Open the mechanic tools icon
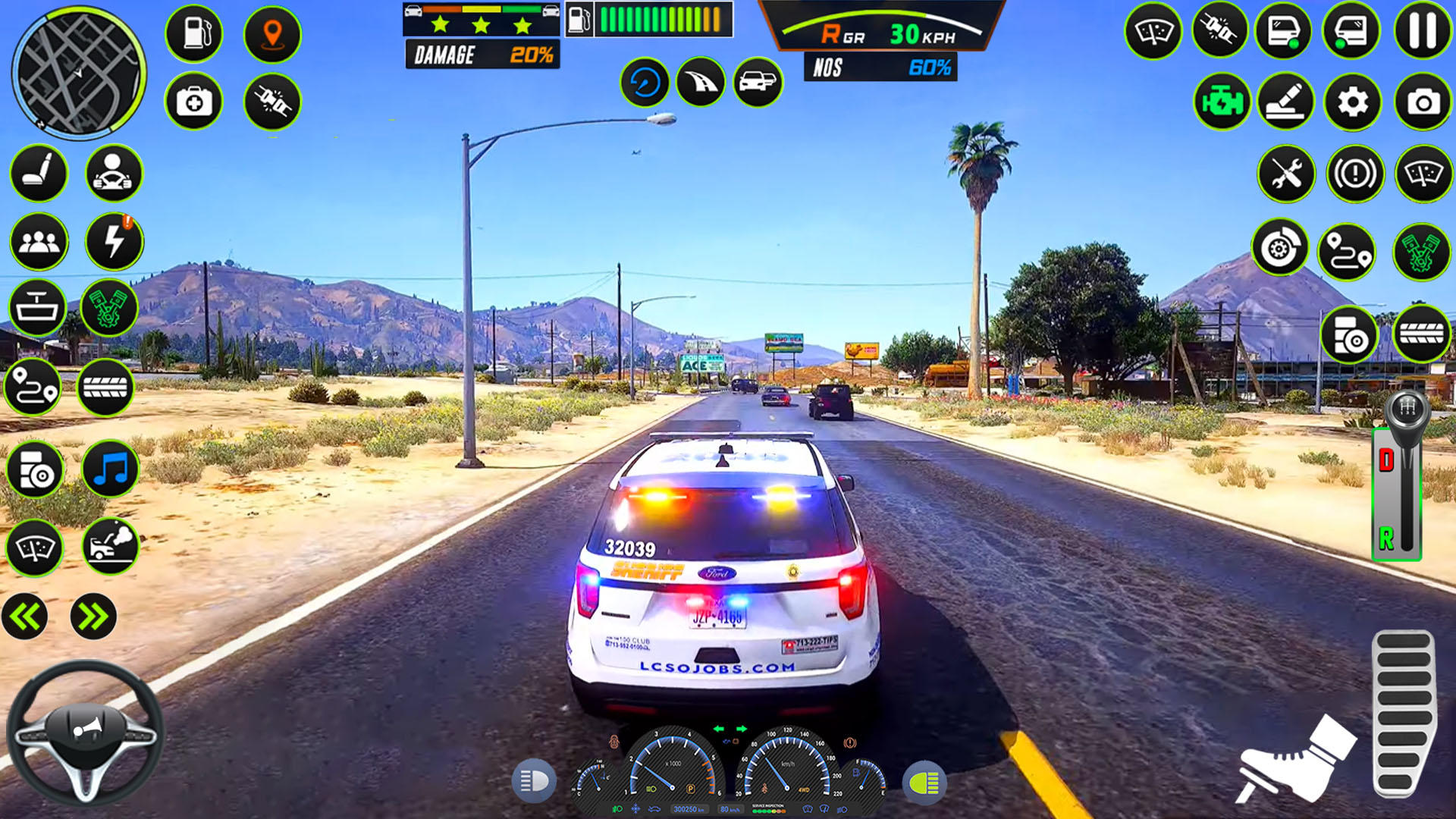This screenshot has width=1456, height=819. click(x=1285, y=172)
